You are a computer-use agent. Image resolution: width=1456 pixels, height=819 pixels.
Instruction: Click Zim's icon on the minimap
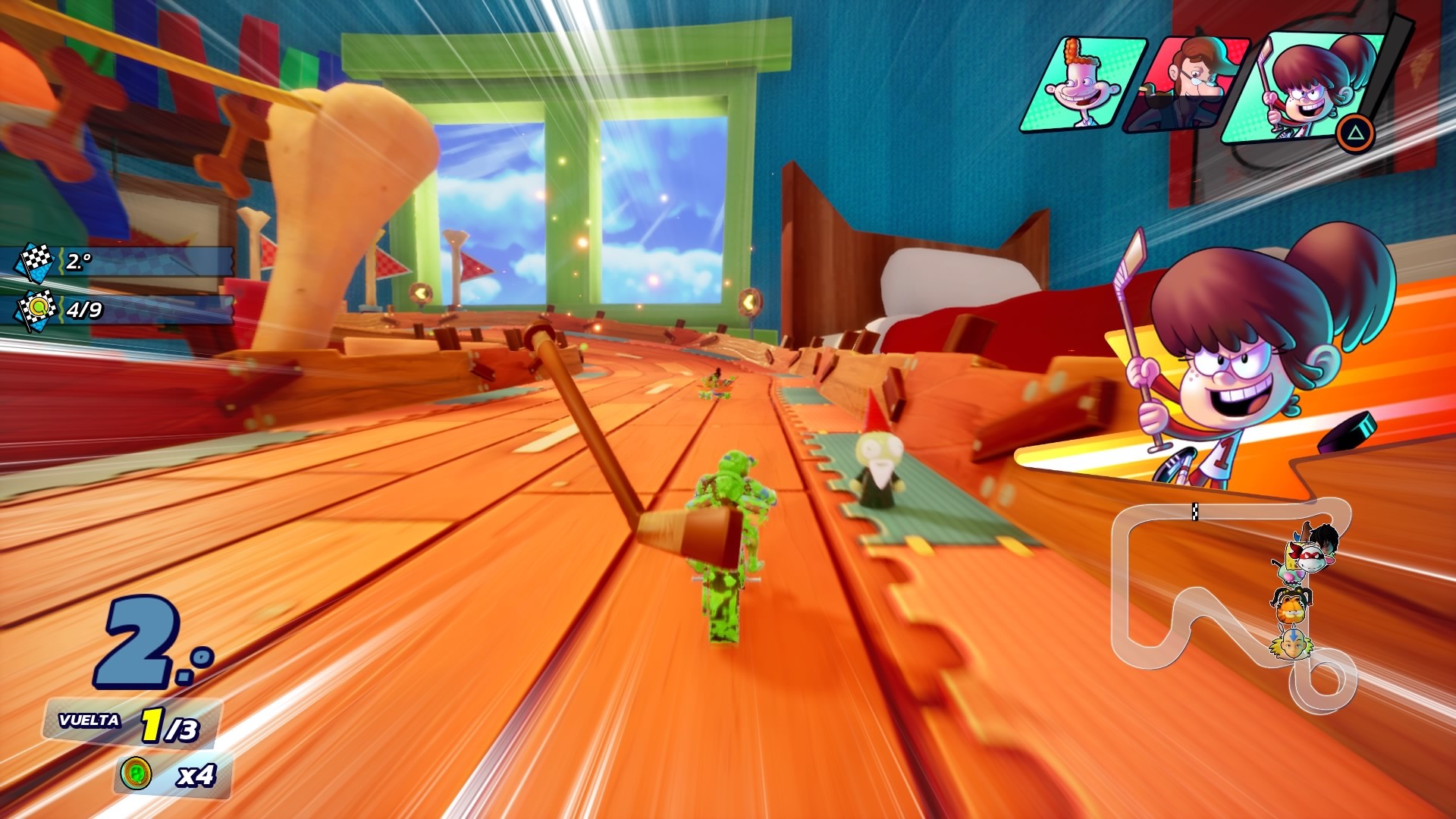pyautogui.click(x=1291, y=575)
